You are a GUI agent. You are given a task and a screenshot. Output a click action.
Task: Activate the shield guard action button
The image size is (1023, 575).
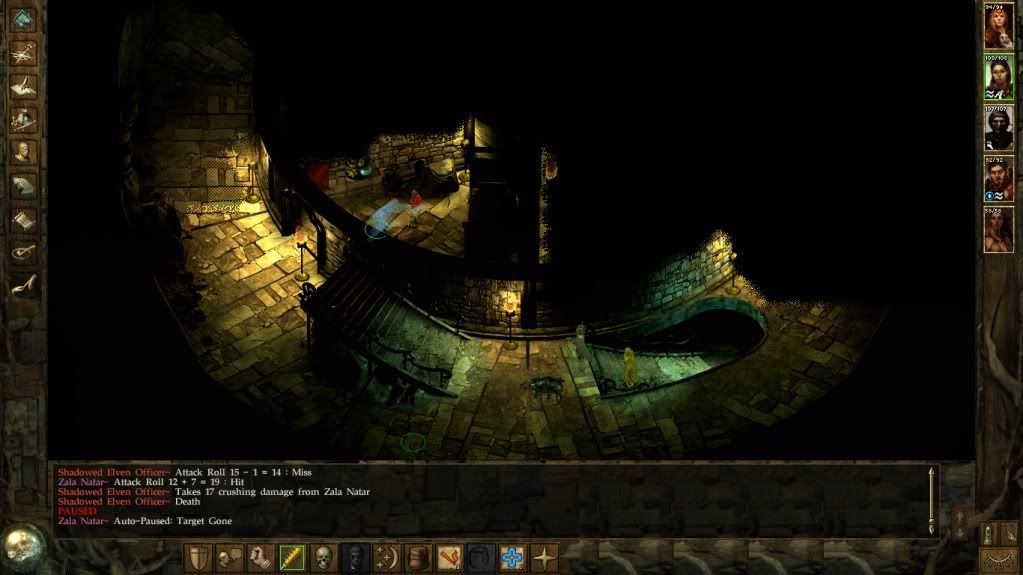tap(198, 557)
